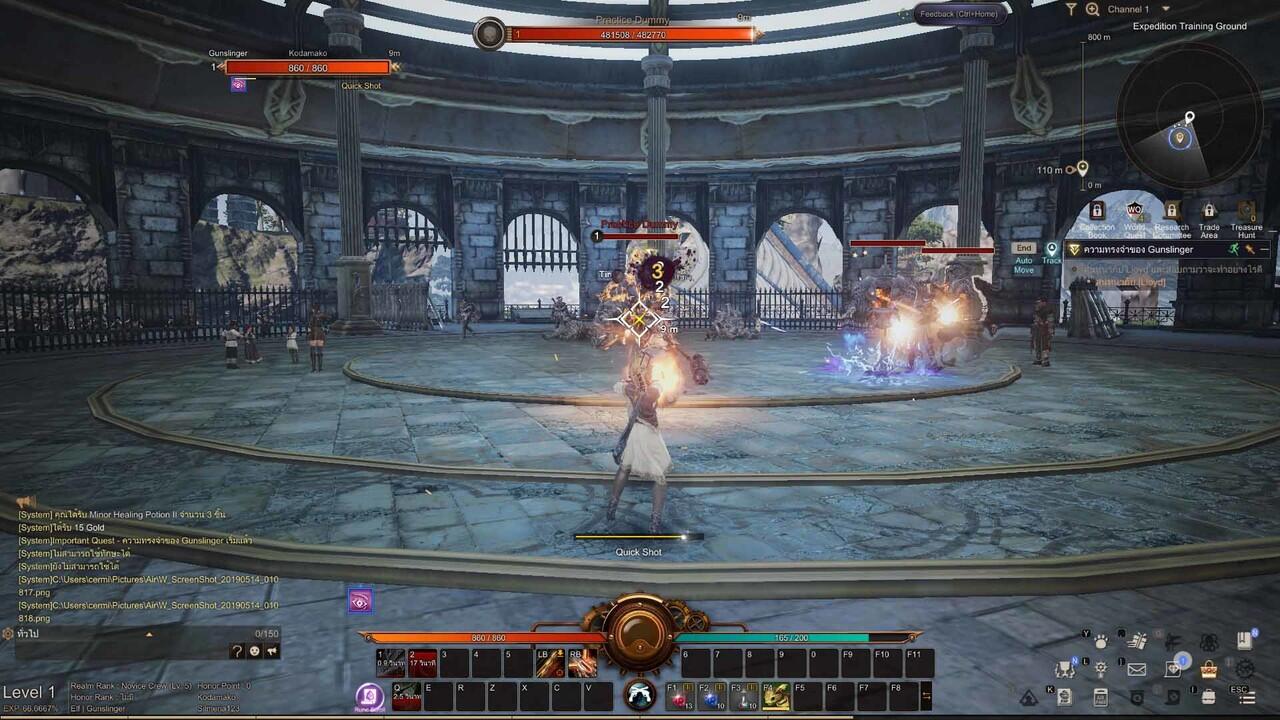Activate the yellow mount icon in F4

(776, 696)
